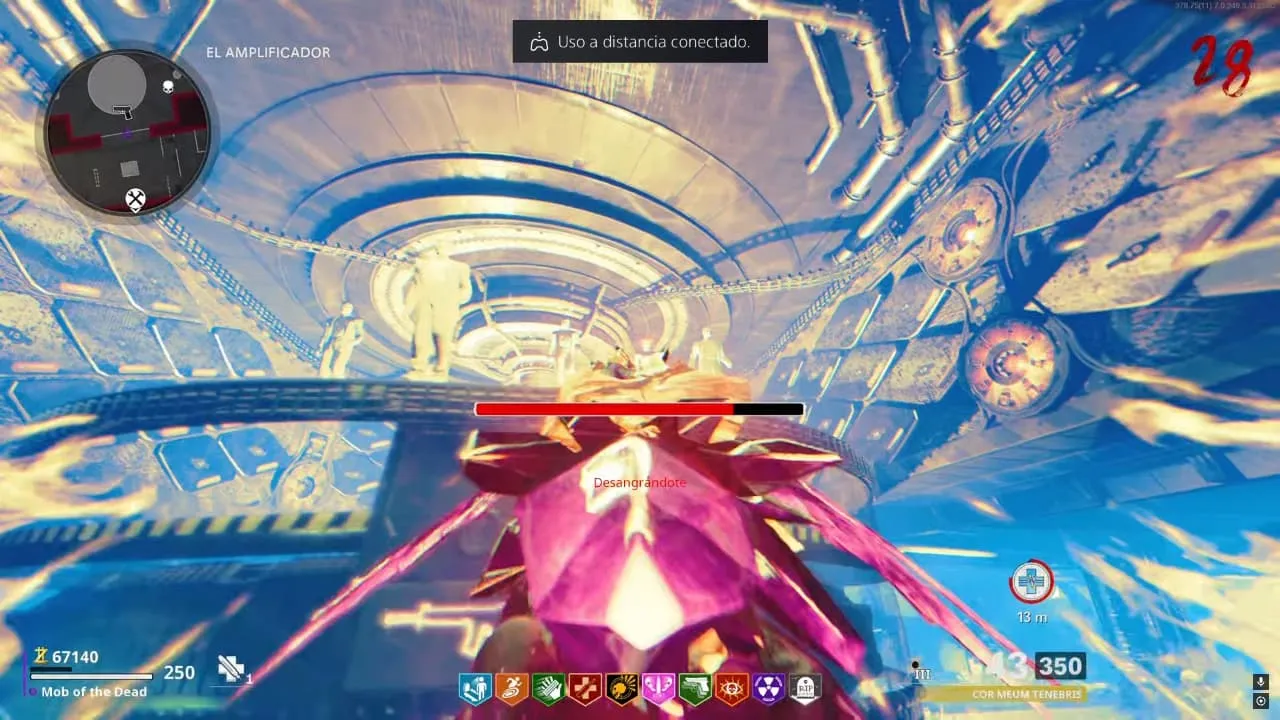Viewport: 1280px width, 720px height.
Task: Select the pink perk icon
Action: pos(658,689)
